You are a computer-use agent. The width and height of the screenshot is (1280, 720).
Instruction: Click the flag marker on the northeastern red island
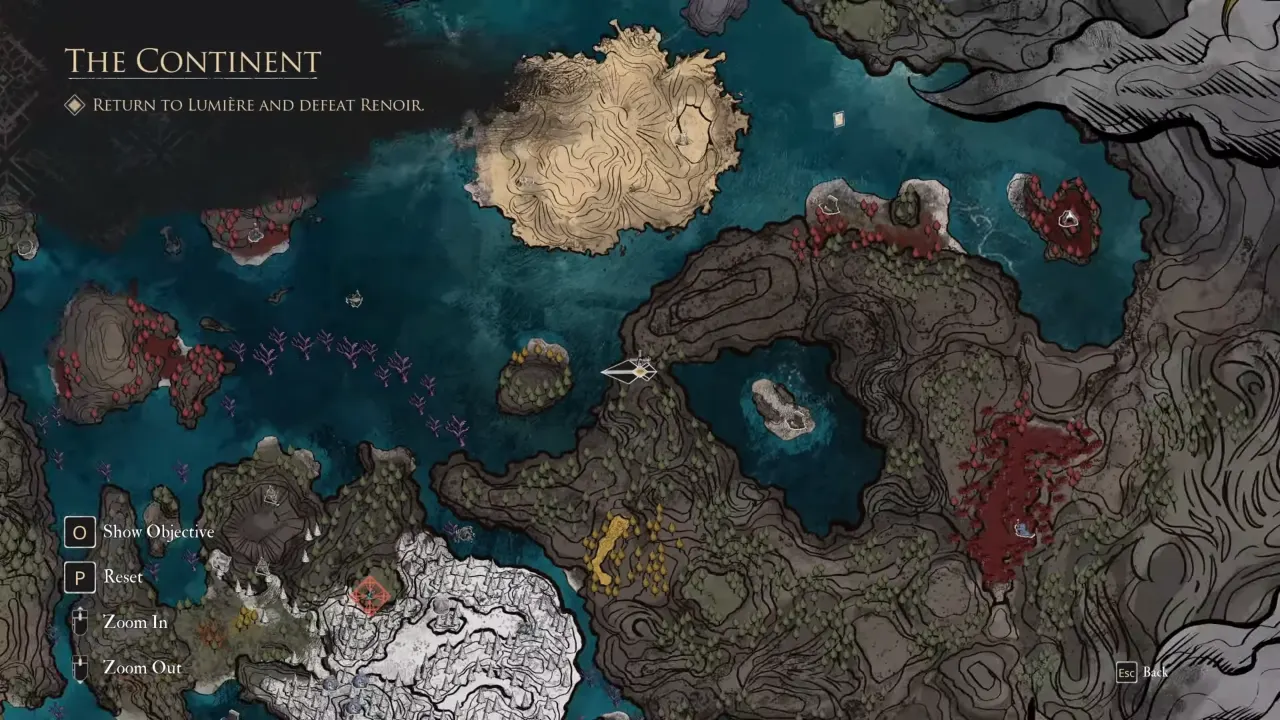coord(1068,220)
